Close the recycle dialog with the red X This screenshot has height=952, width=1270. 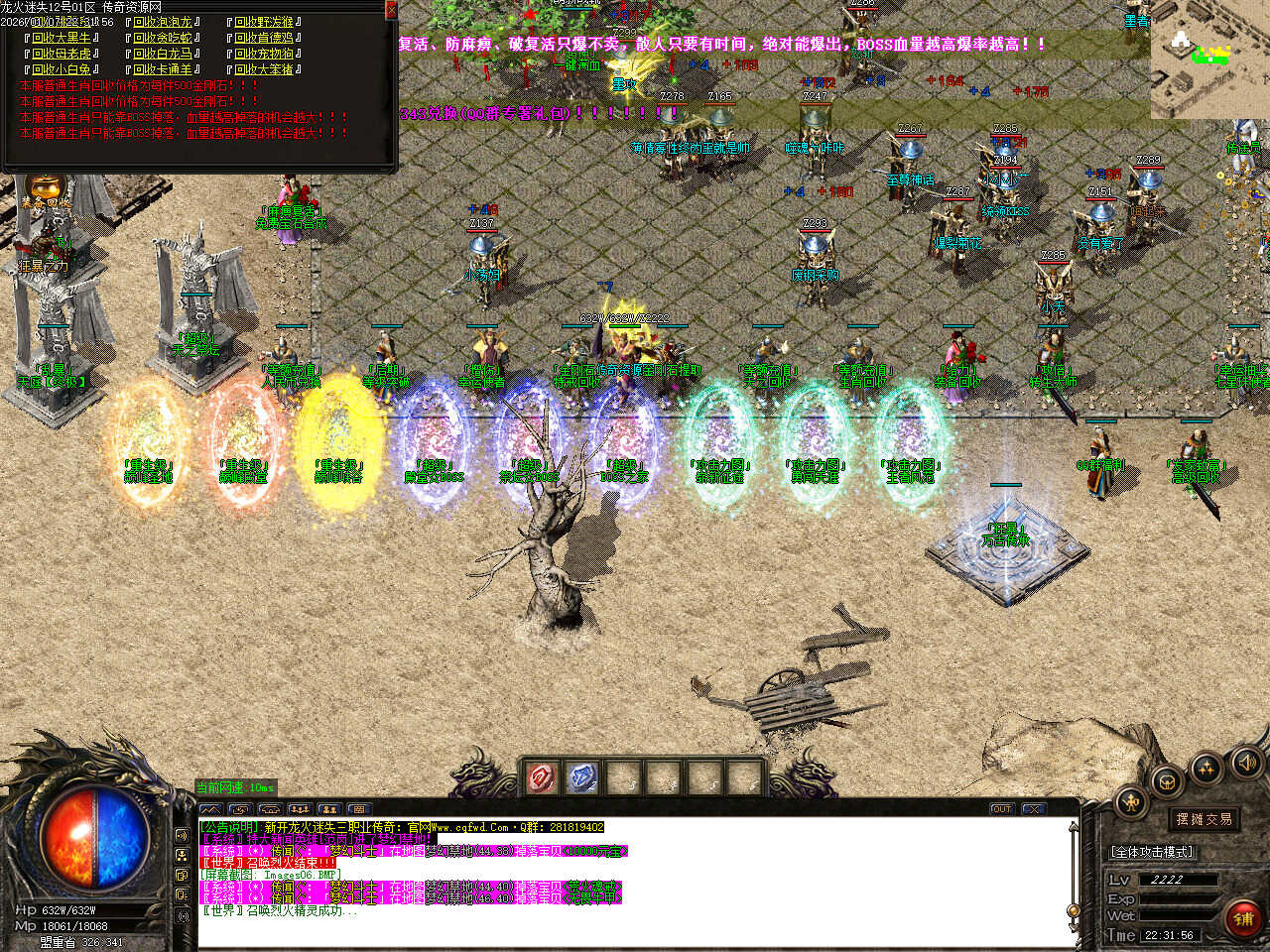[391, 10]
